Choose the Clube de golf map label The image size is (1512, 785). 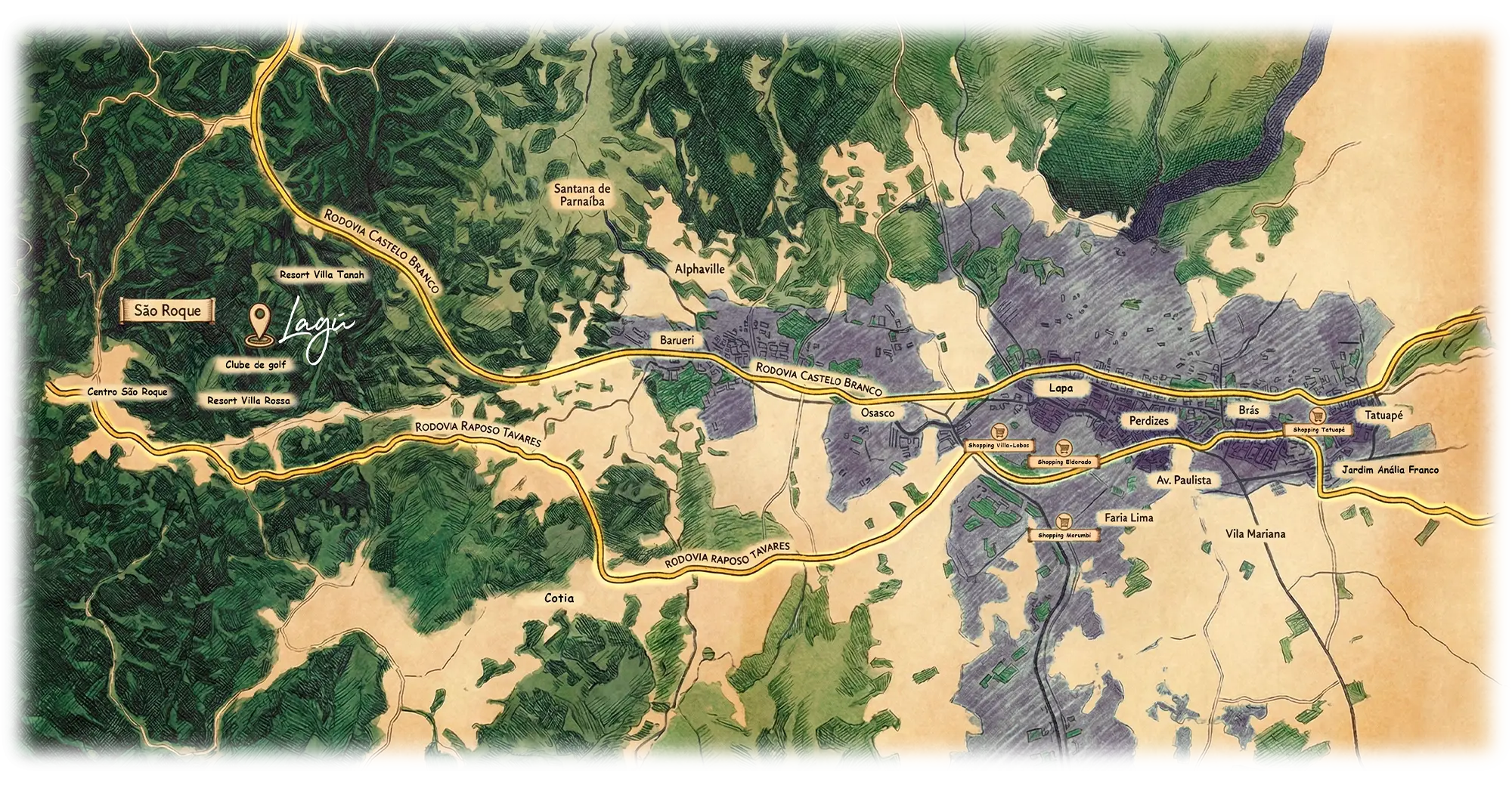tap(256, 365)
